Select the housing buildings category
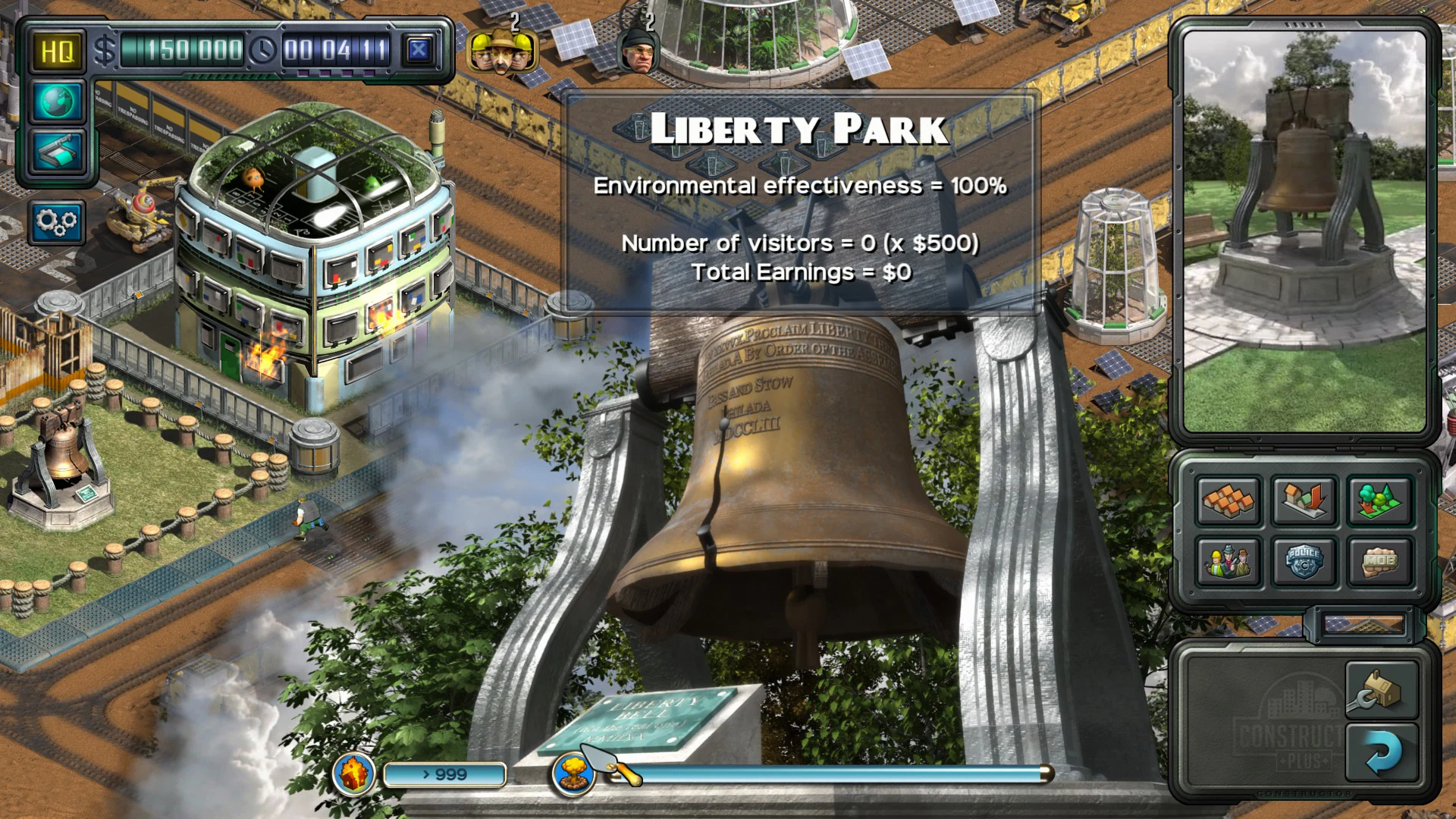The width and height of the screenshot is (1456, 819). 1228,502
